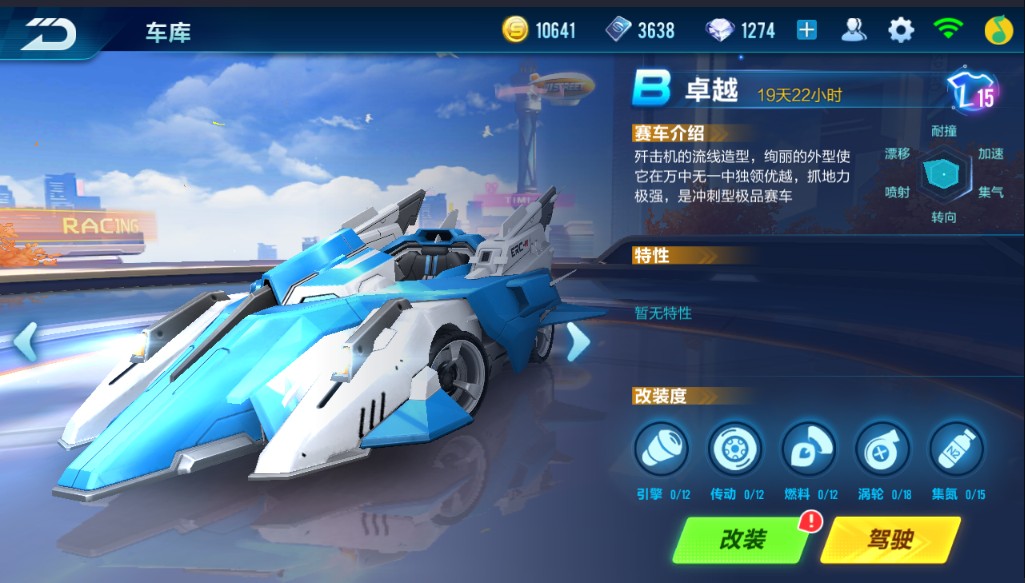
Task: Click the yellow 驾驶 drive button
Action: tap(889, 540)
